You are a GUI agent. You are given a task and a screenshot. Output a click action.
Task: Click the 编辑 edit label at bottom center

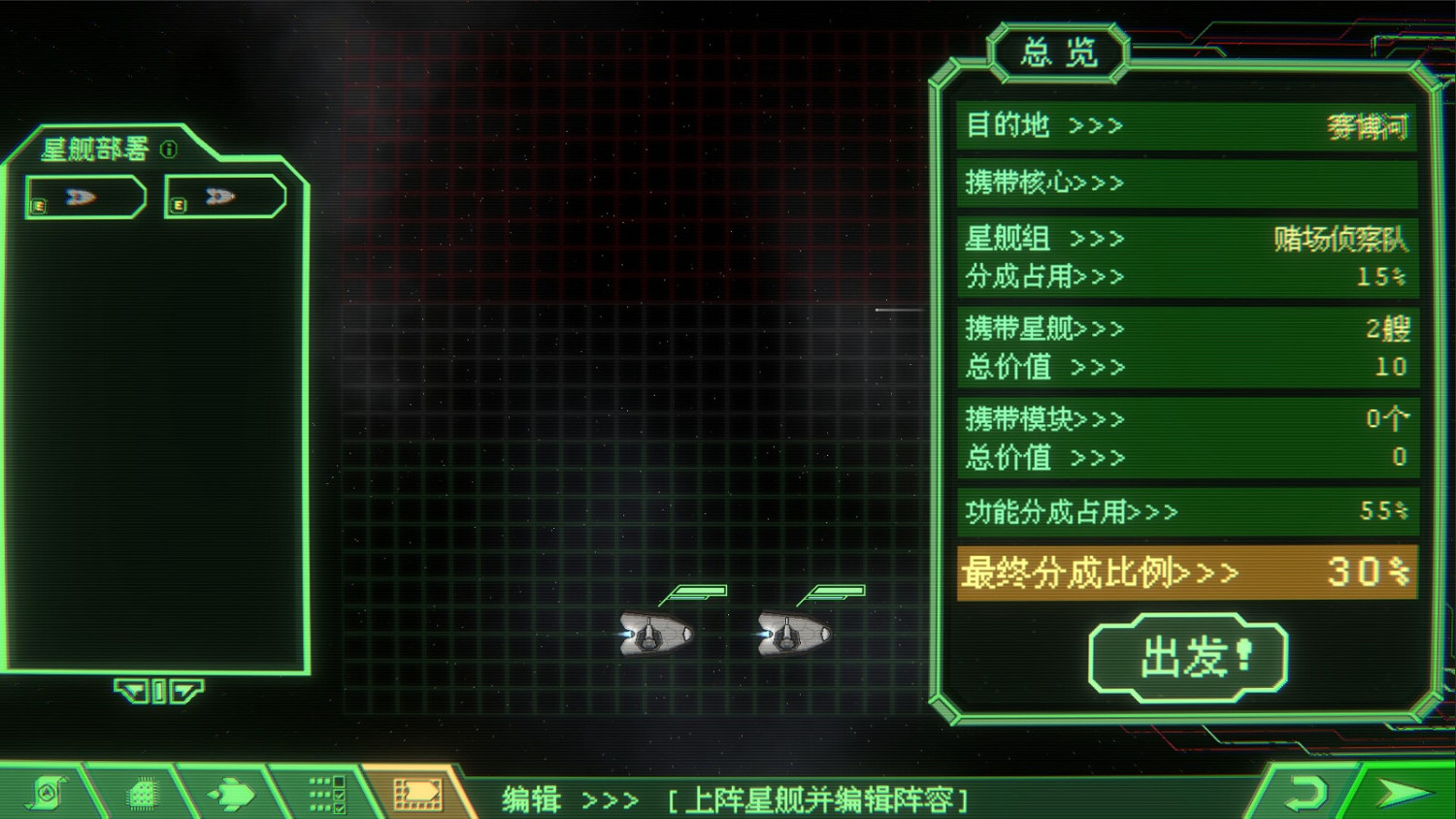[x=531, y=799]
